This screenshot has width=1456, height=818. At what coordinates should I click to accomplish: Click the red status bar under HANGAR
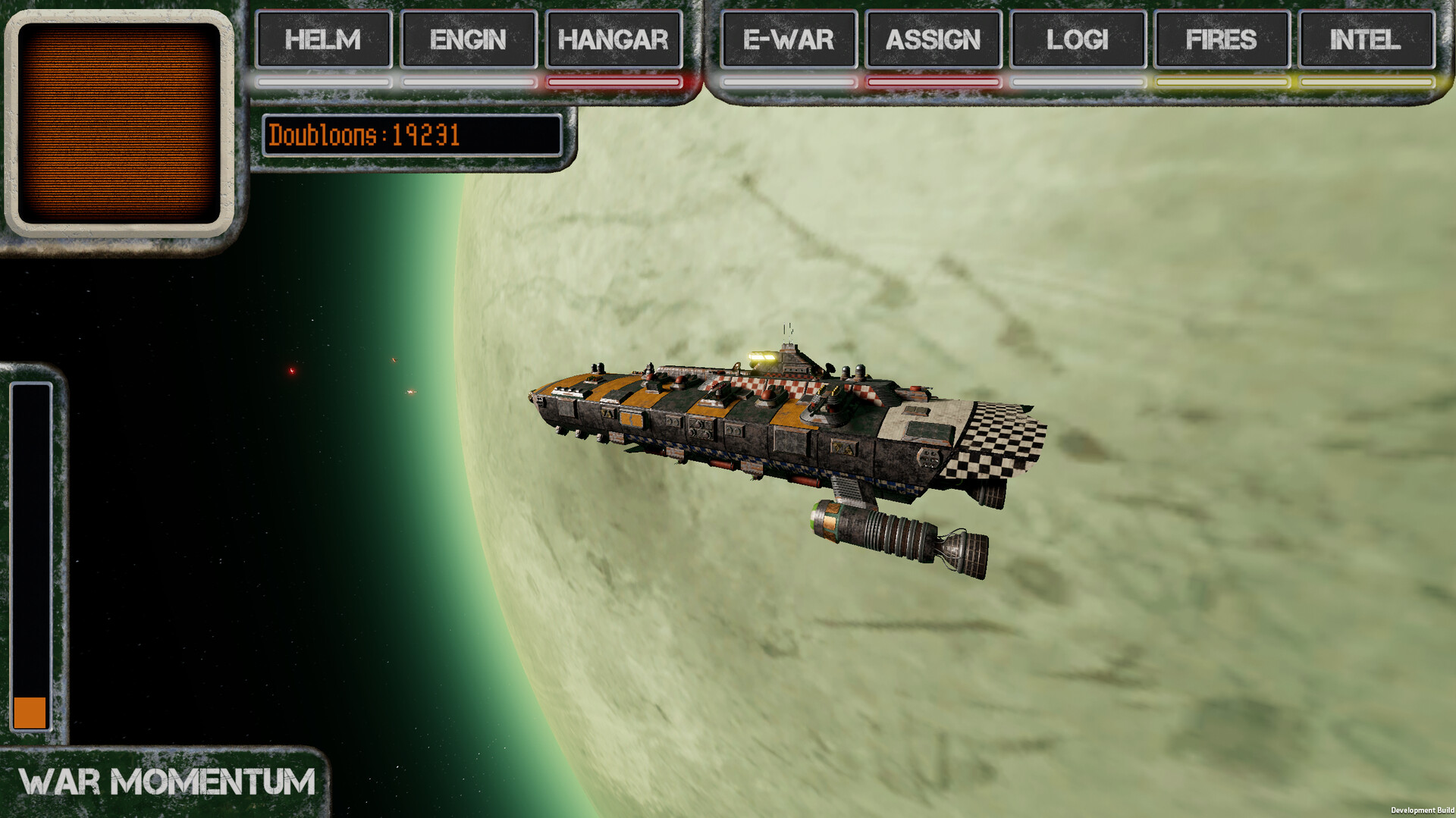pos(613,80)
